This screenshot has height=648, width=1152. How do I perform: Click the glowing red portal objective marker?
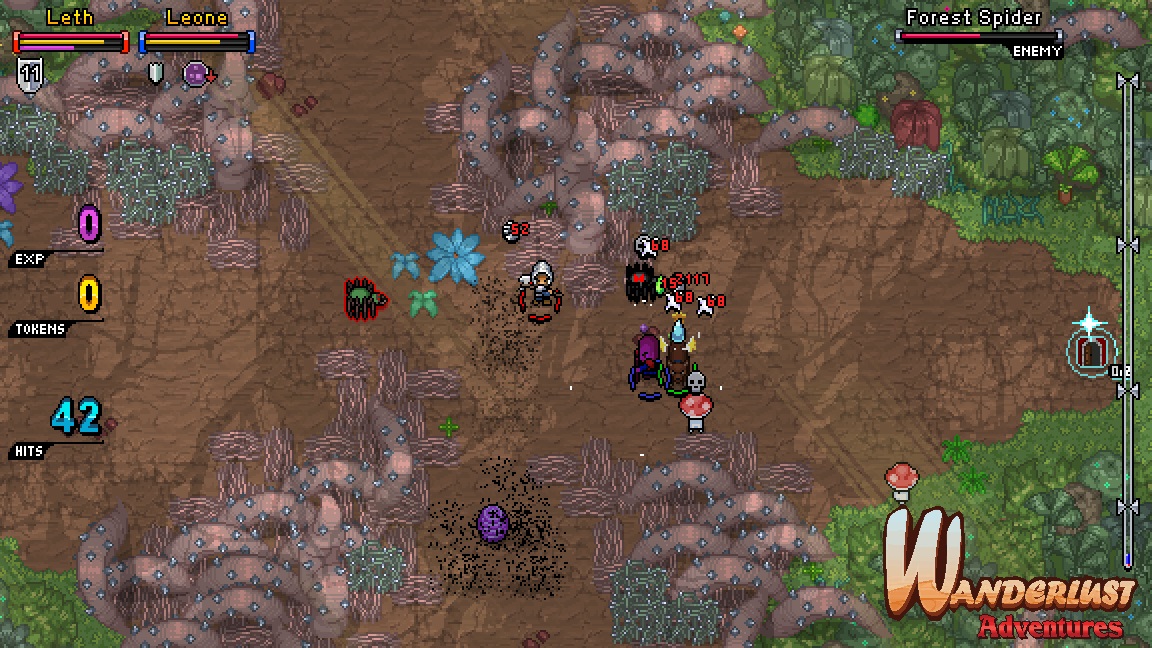click(x=1089, y=350)
